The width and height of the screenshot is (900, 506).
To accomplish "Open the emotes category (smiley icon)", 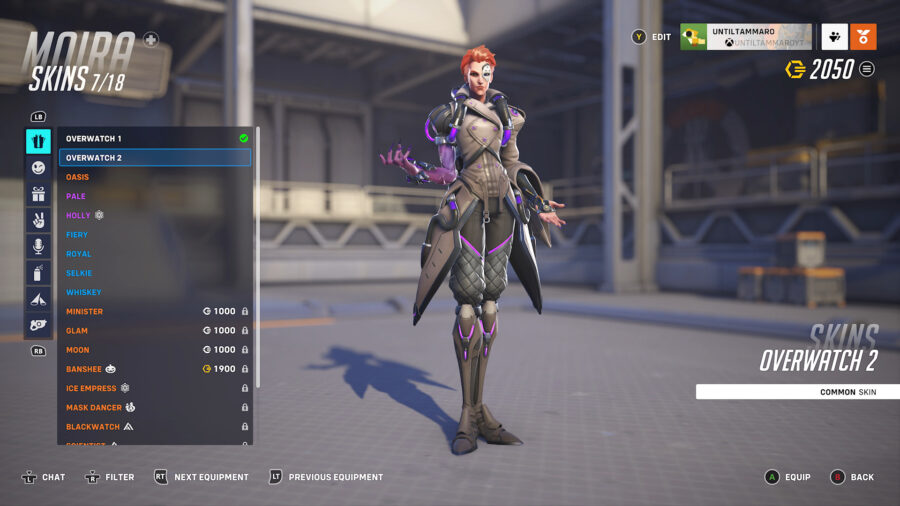I will pyautogui.click(x=38, y=168).
